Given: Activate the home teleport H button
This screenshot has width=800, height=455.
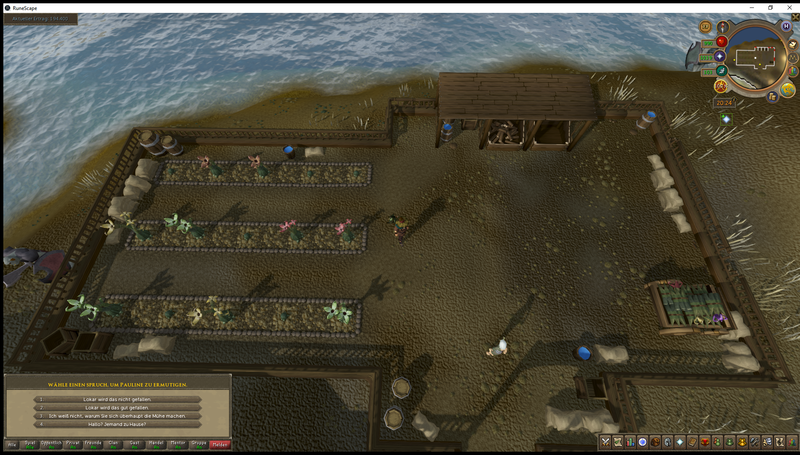Looking at the screenshot, I should tap(786, 25).
